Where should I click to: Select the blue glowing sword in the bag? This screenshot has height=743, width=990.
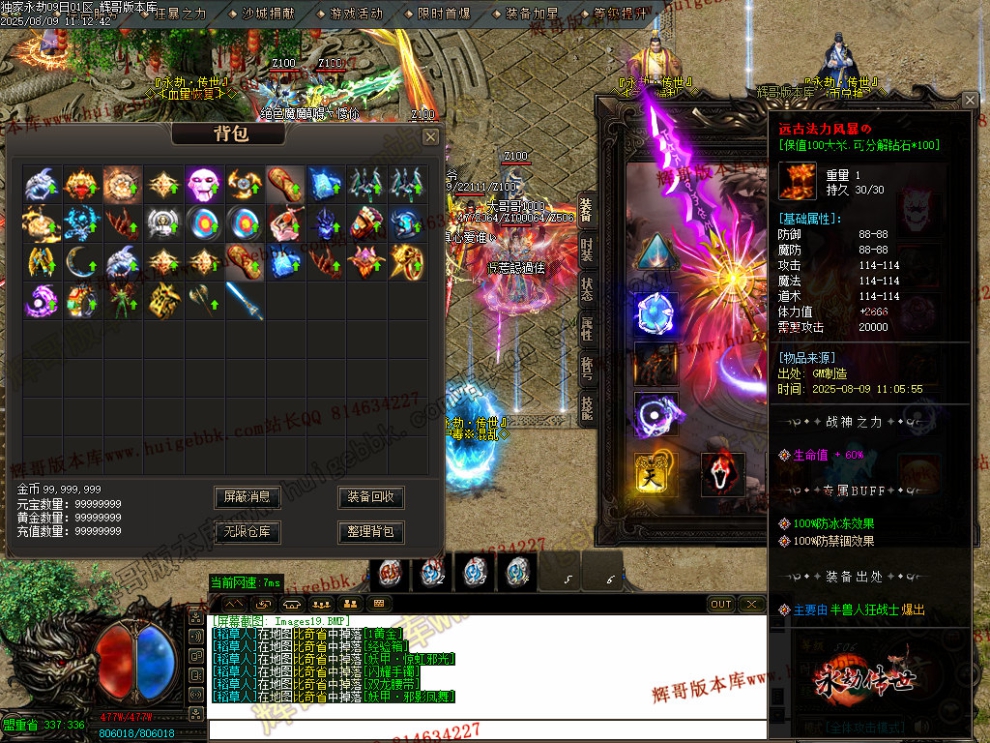pos(244,299)
